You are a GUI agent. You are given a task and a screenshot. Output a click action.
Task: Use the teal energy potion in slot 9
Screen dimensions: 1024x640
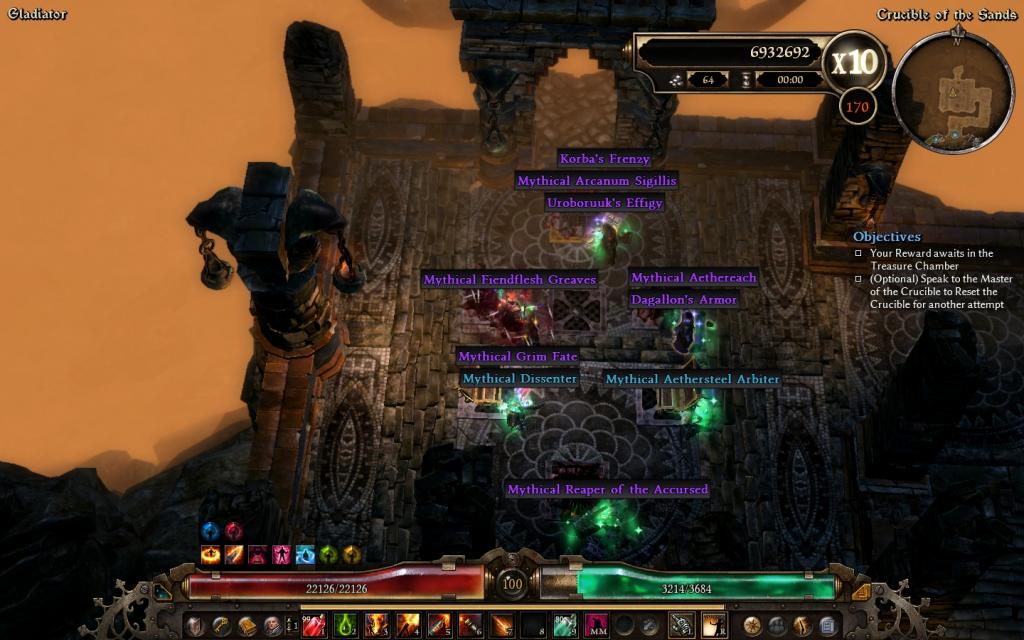564,626
